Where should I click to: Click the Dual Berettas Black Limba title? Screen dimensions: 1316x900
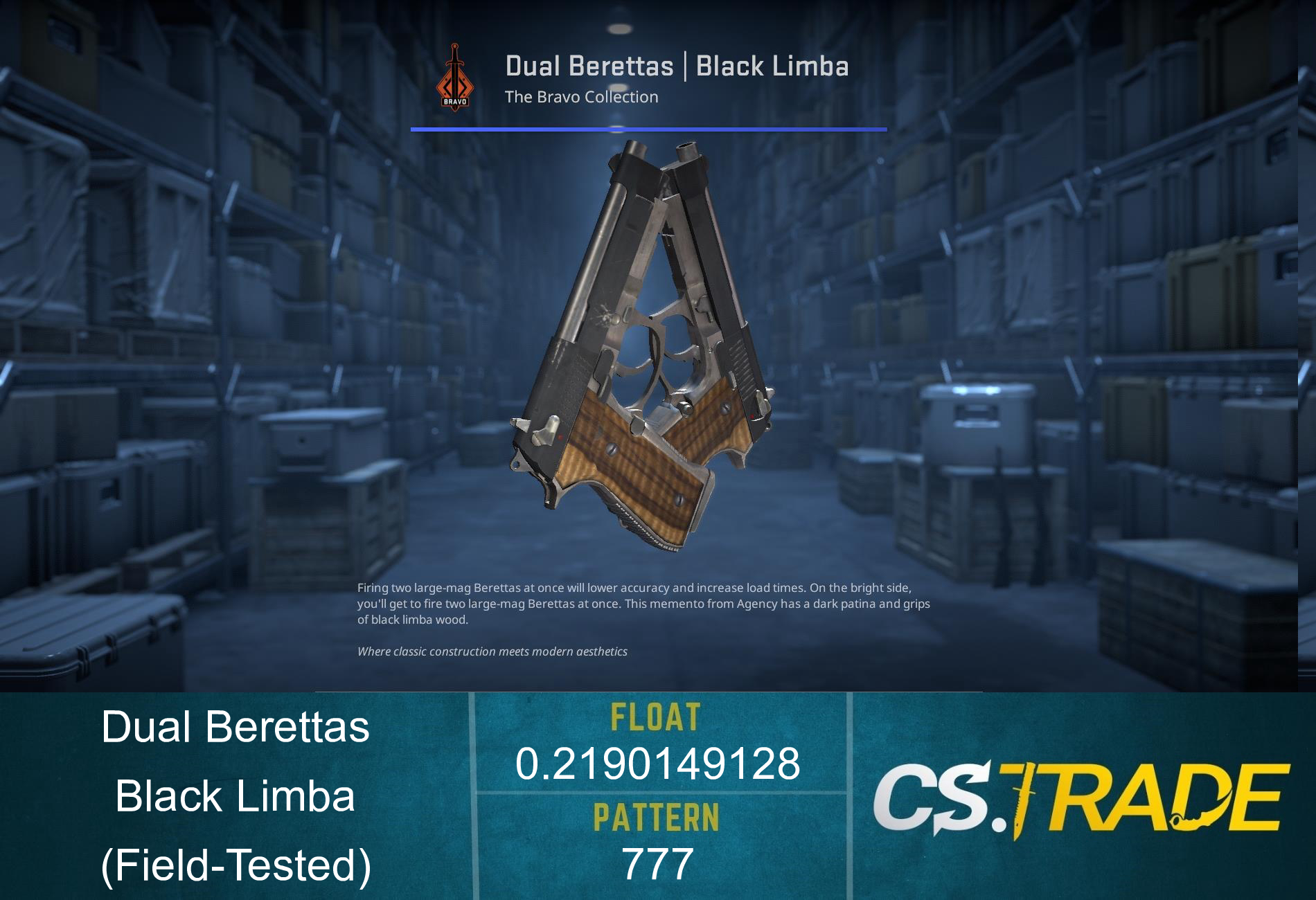677,66
